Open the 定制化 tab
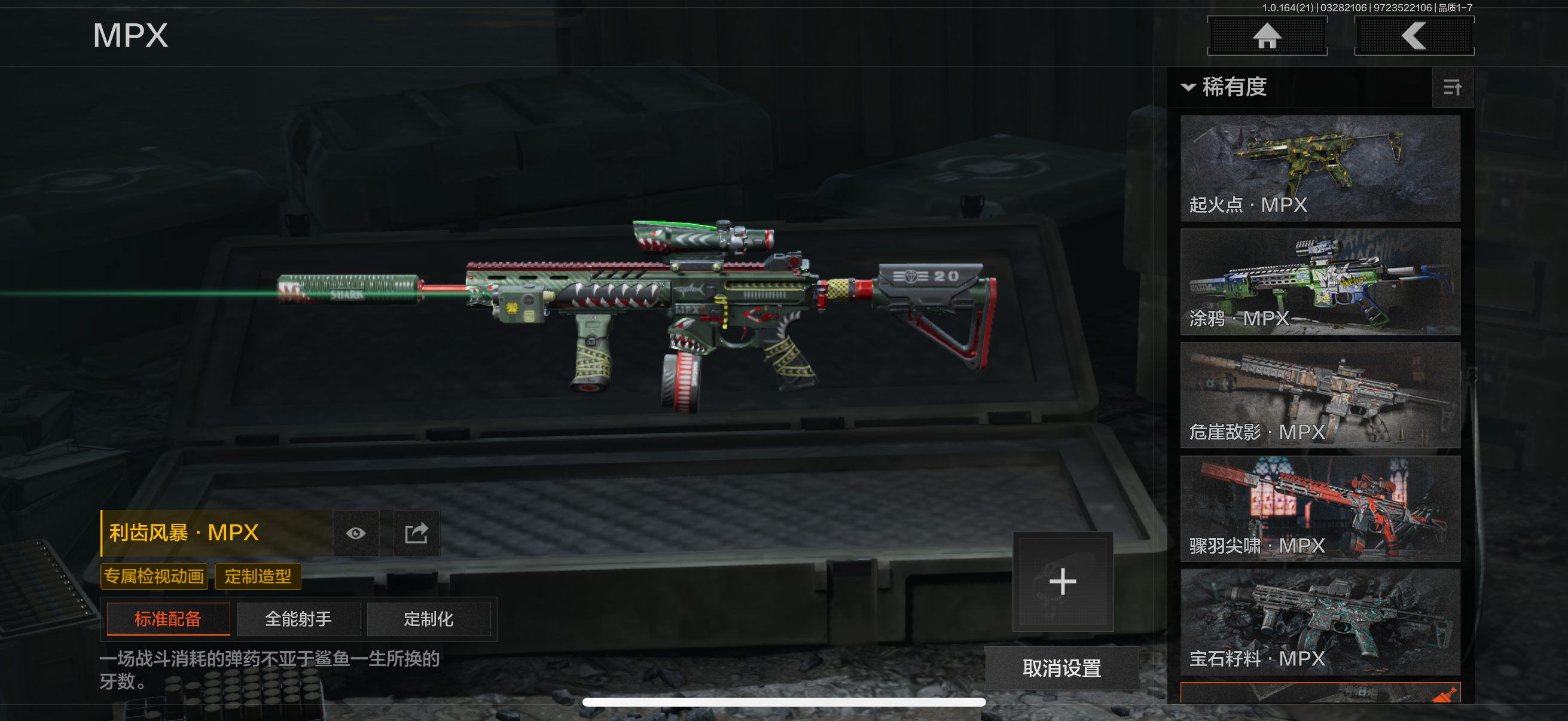Screen dimensions: 1568x721 coord(429,619)
